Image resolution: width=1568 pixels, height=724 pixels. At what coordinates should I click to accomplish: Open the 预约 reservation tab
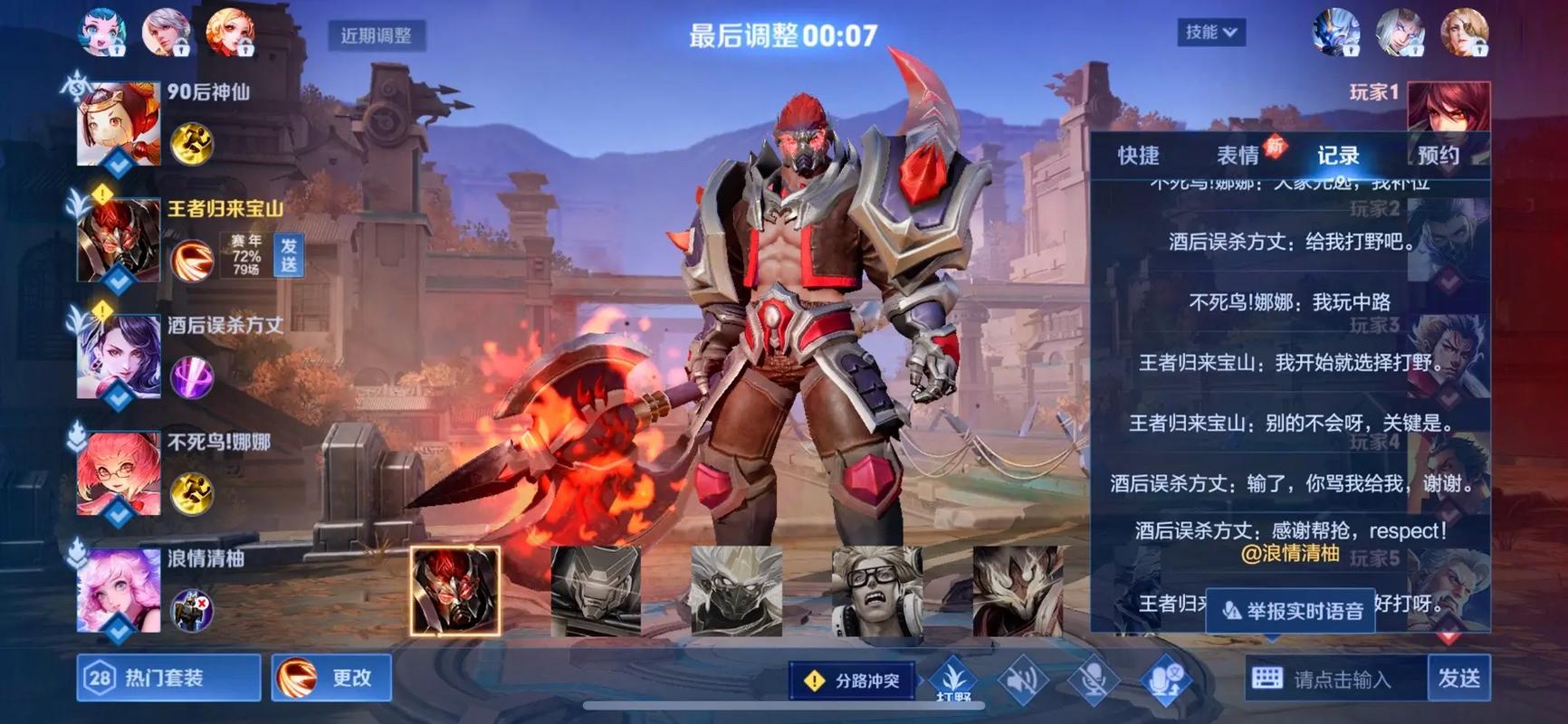click(x=1438, y=156)
